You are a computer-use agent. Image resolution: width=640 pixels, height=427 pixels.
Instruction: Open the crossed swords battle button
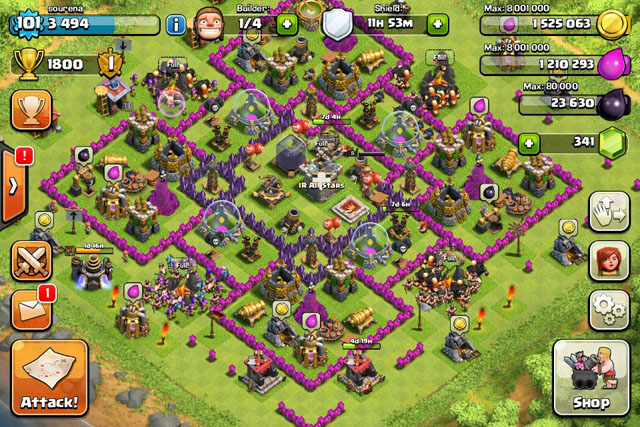tap(31, 261)
